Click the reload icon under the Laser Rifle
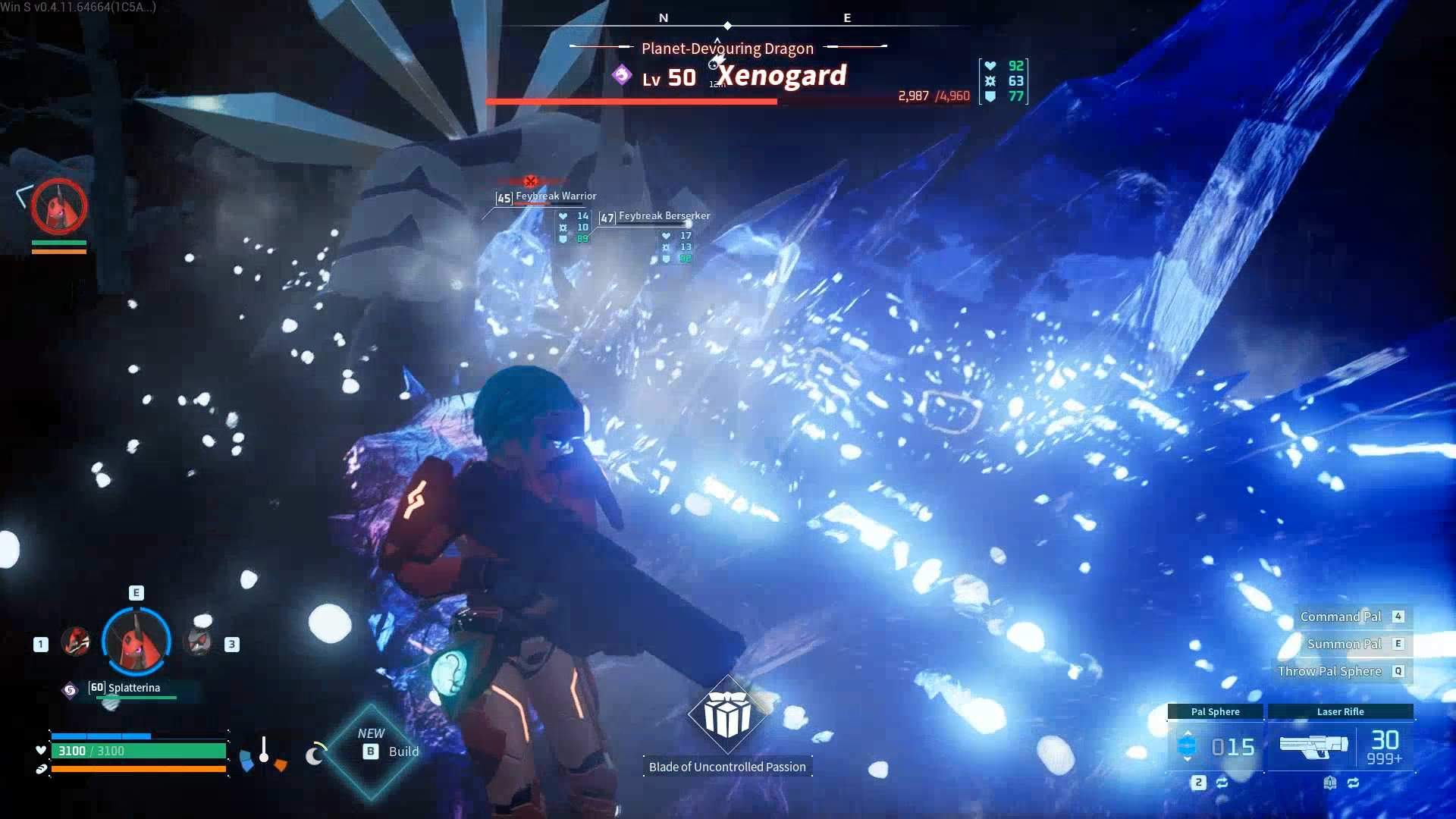 point(1354,783)
